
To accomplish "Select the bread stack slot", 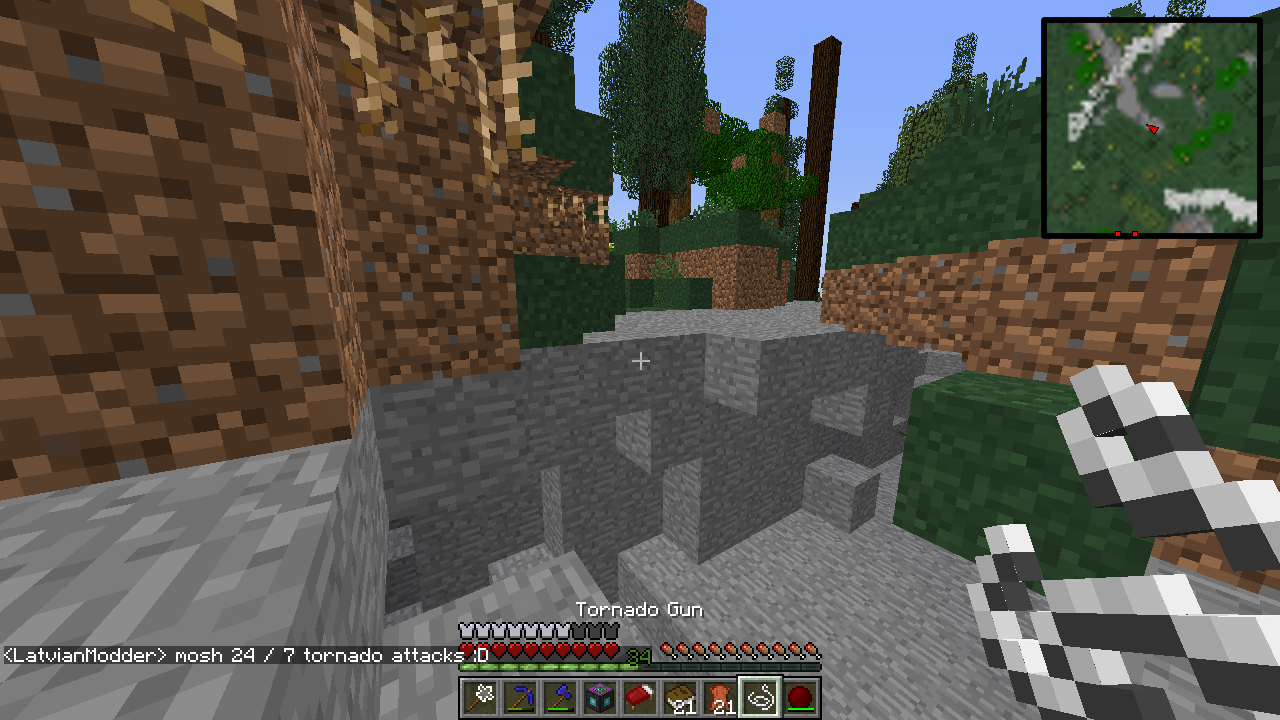I will (x=680, y=697).
